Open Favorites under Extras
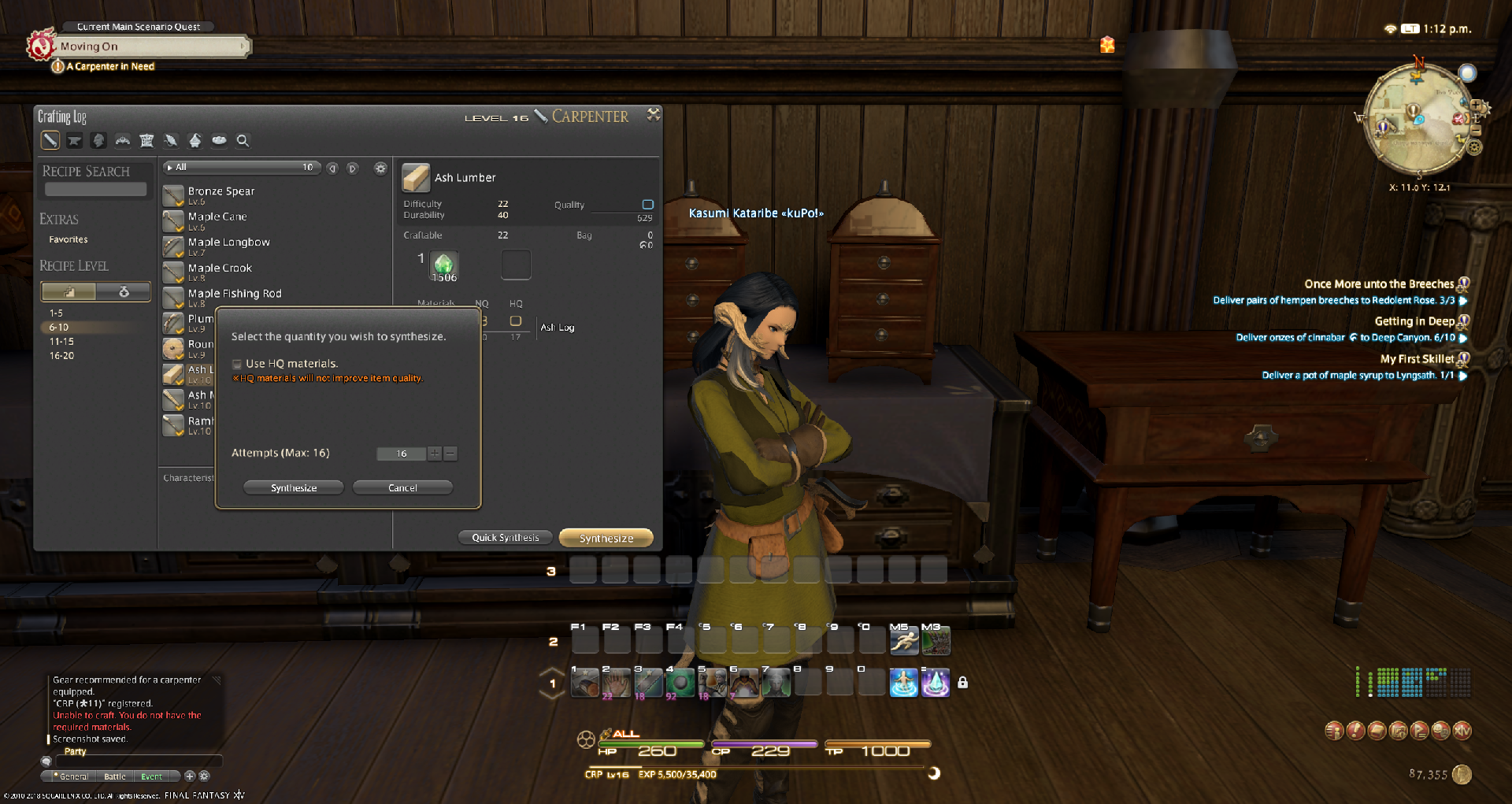Screen dimensions: 1512x804 click(x=69, y=239)
